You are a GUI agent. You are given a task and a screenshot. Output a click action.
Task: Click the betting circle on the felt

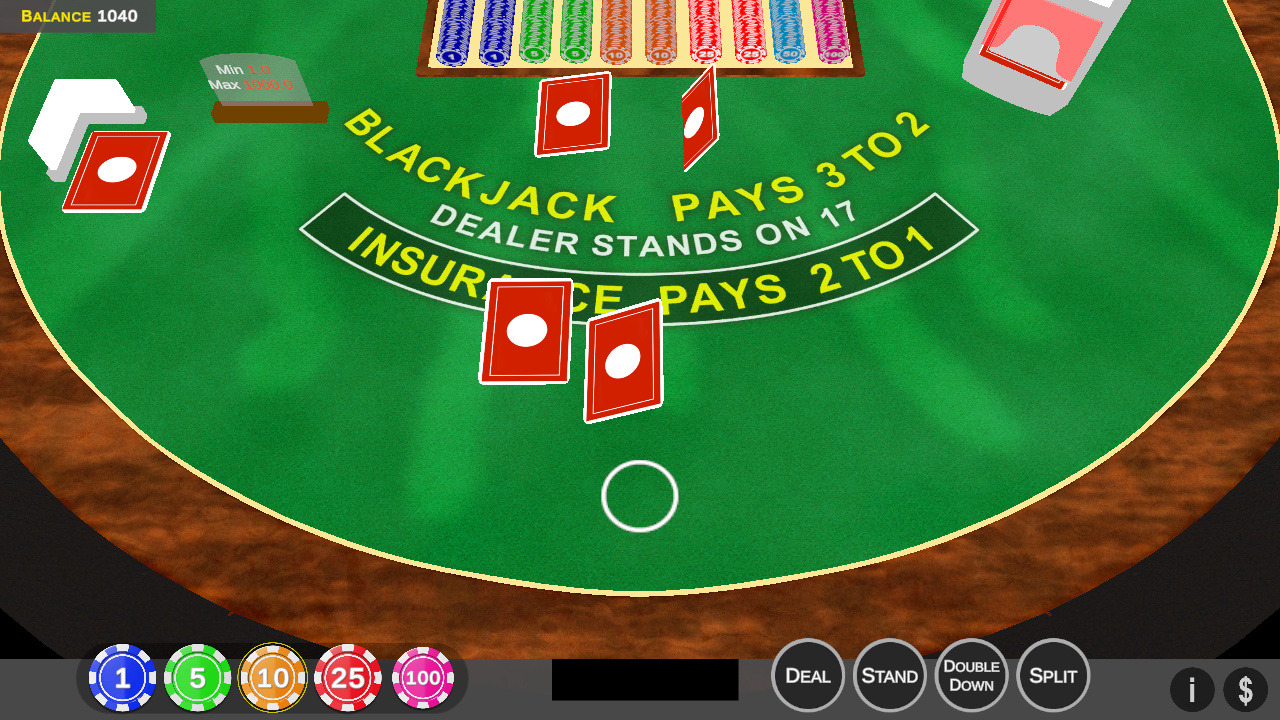(639, 496)
